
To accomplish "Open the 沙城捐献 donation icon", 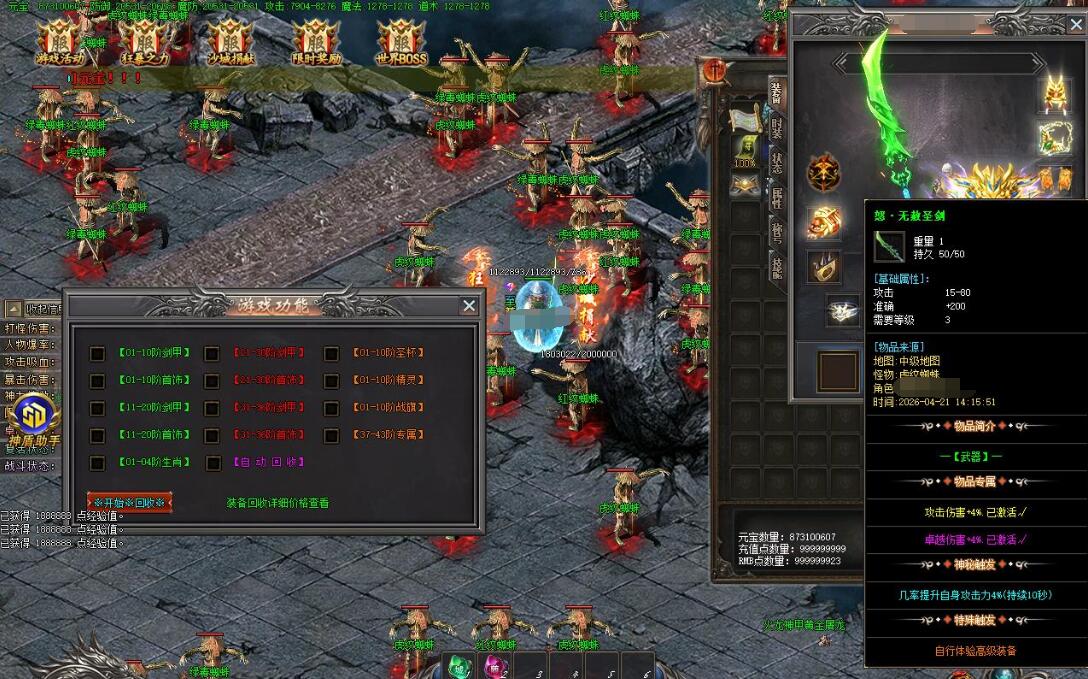I will pos(230,42).
